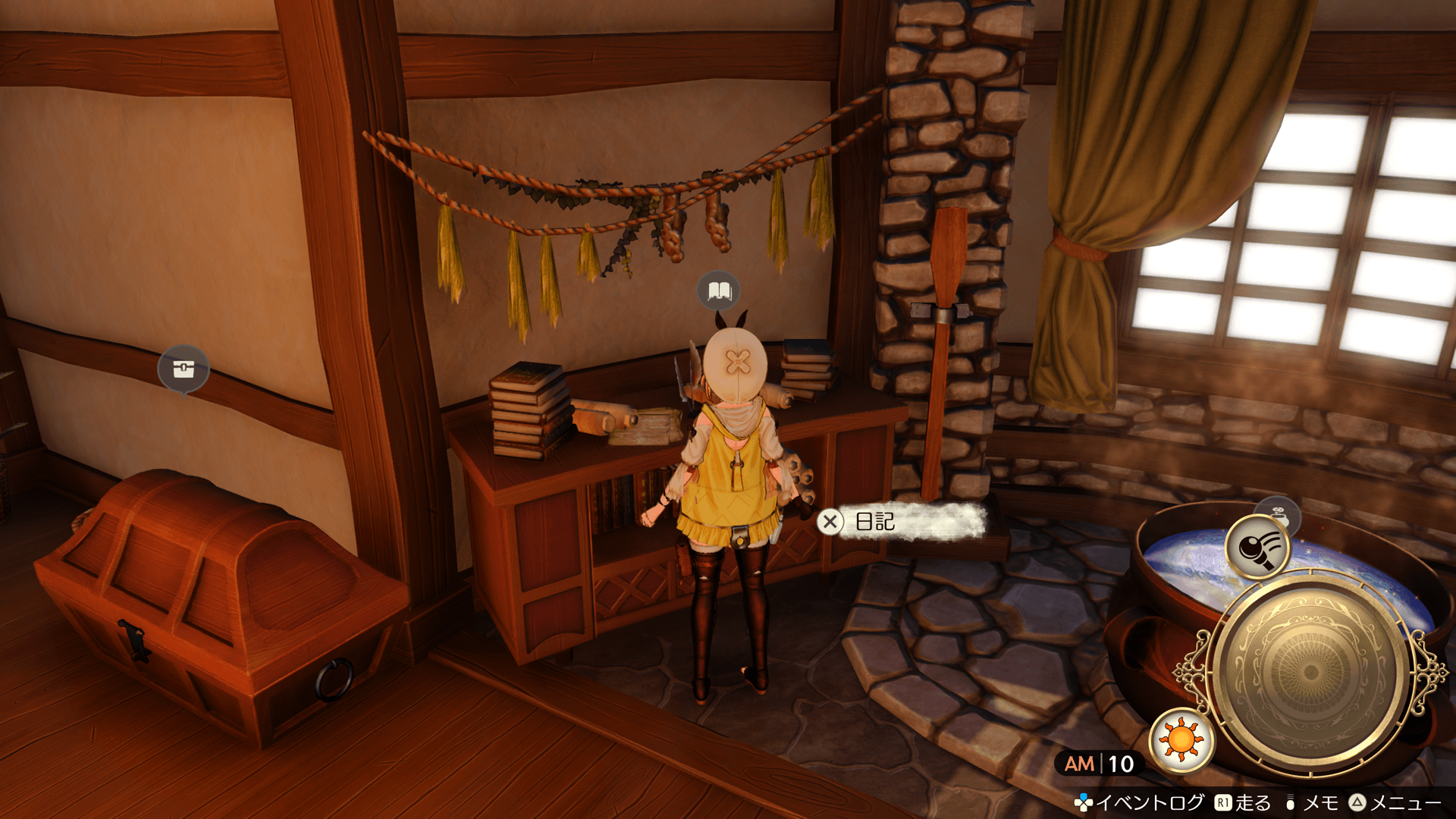Select the storage chest marker icon

tap(183, 369)
